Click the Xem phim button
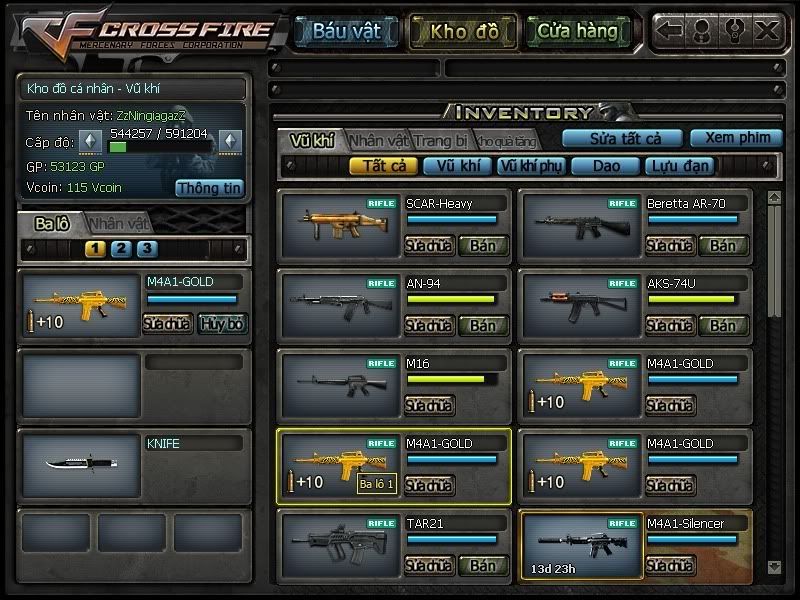Image resolution: width=800 pixels, height=600 pixels. click(736, 138)
